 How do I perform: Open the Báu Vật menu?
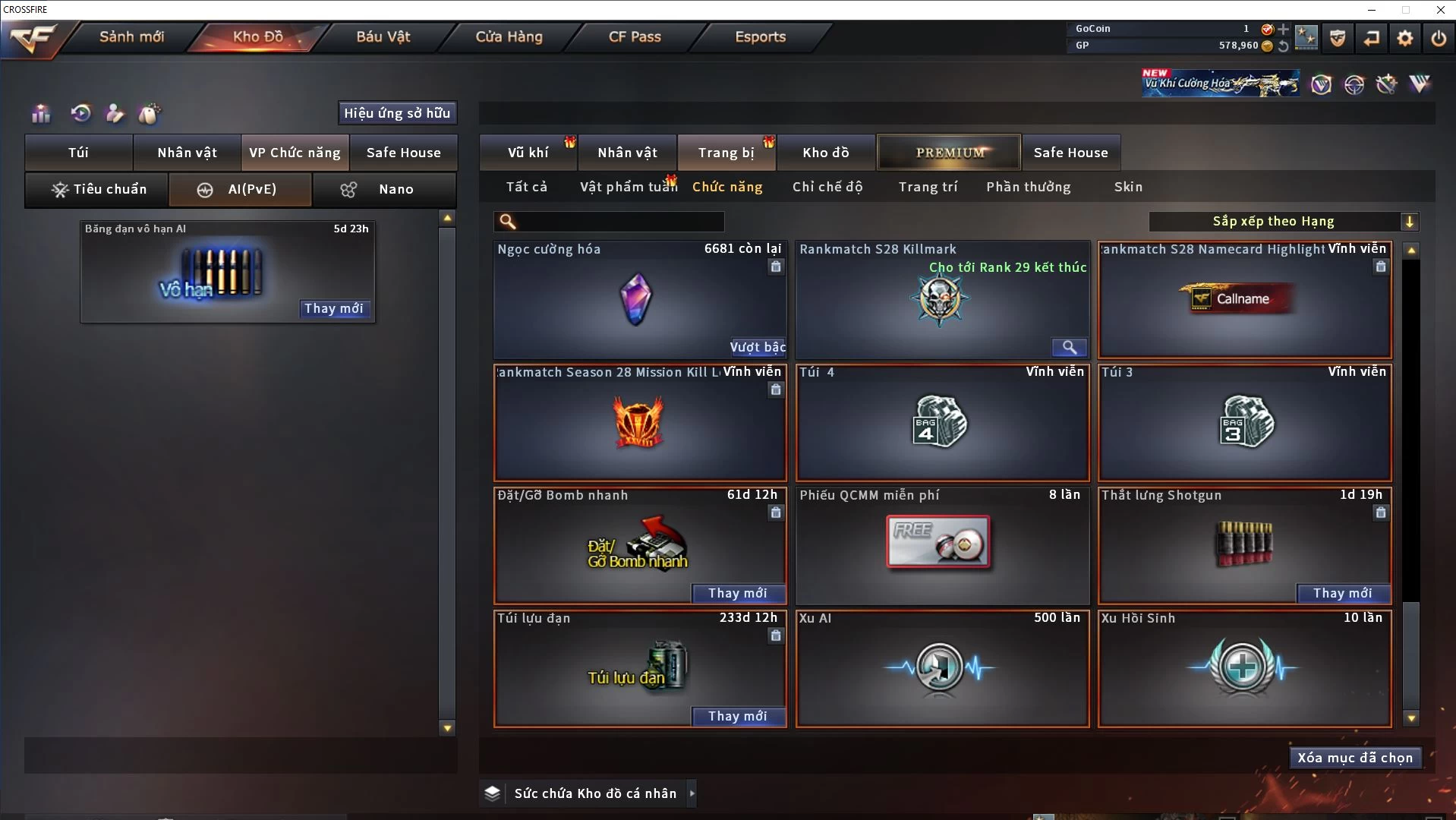pos(383,36)
